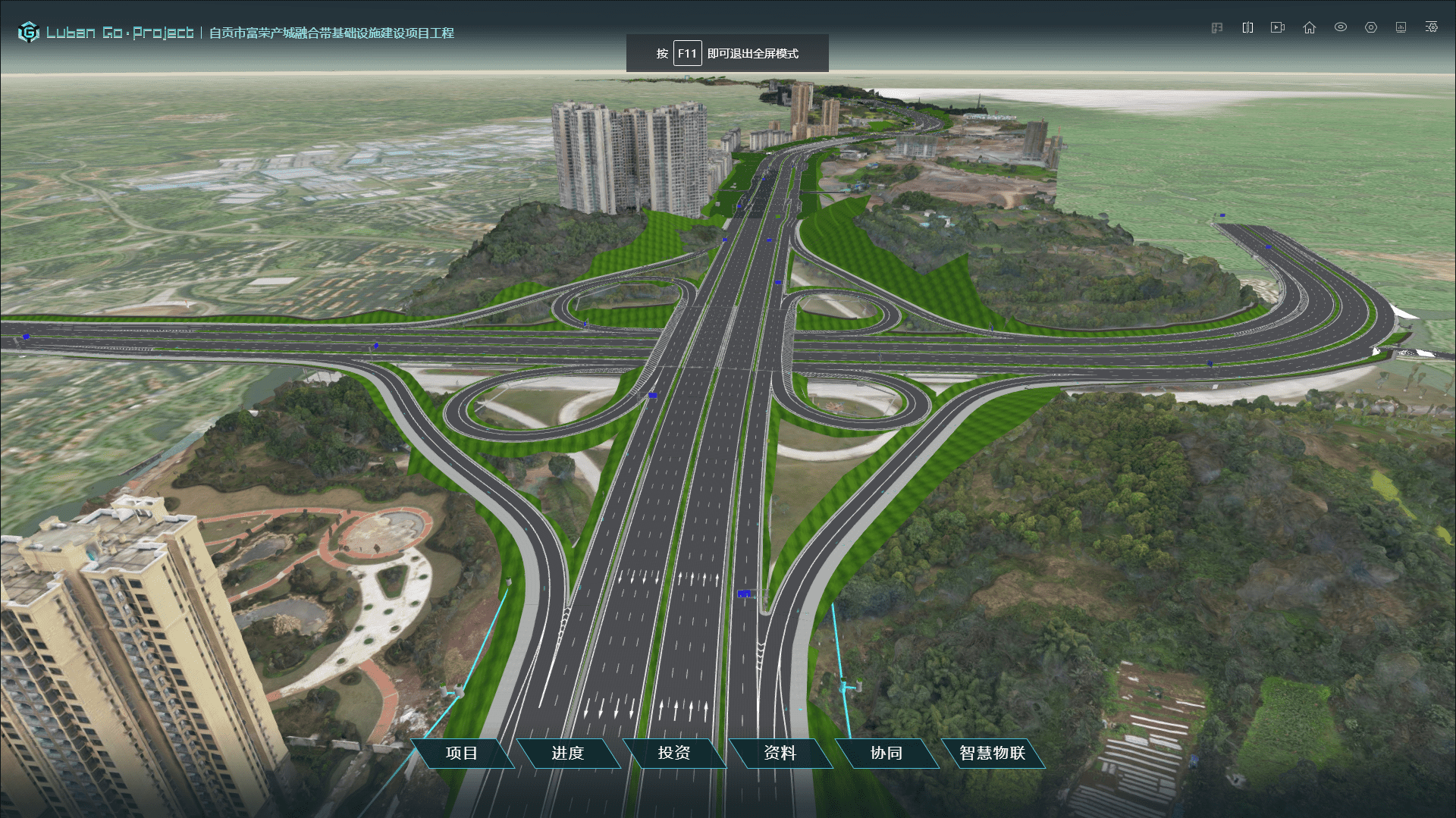This screenshot has height=818, width=1456.
Task: Click the floor-plan layout icon
Action: (1217, 28)
